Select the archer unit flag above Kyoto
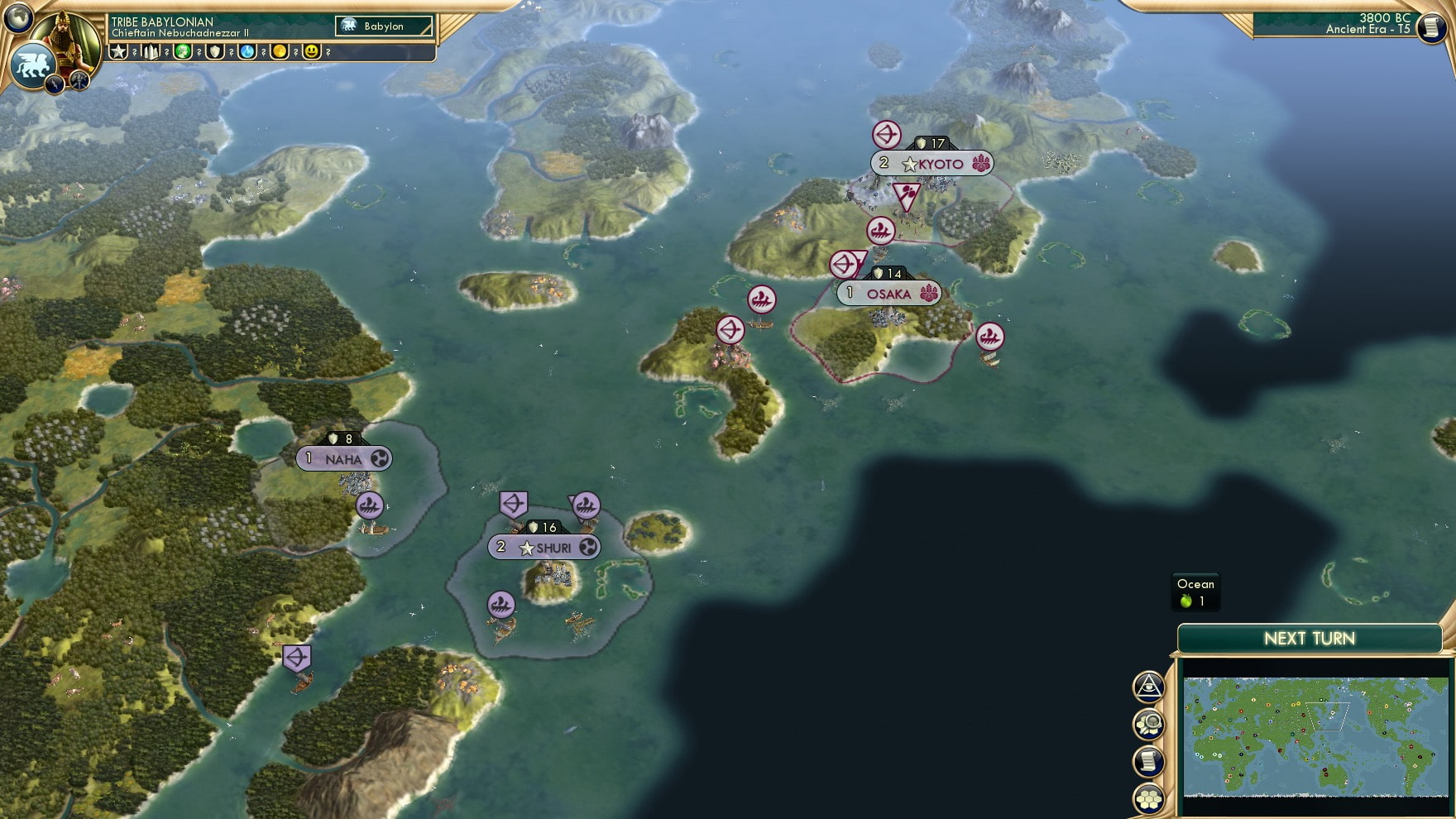Image resolution: width=1456 pixels, height=819 pixels. 886,135
